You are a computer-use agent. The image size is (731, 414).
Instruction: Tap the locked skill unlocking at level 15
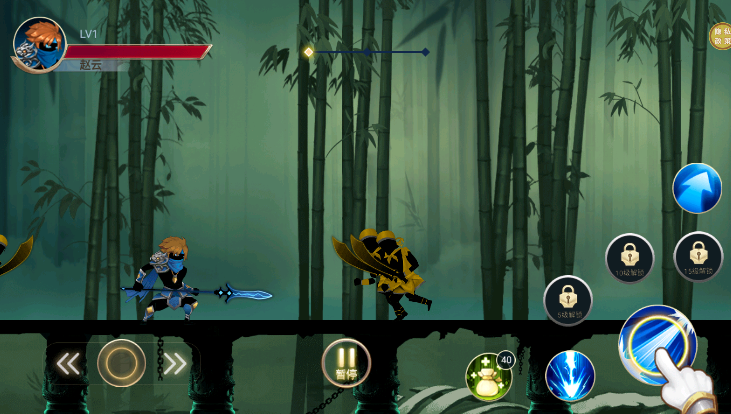698,256
